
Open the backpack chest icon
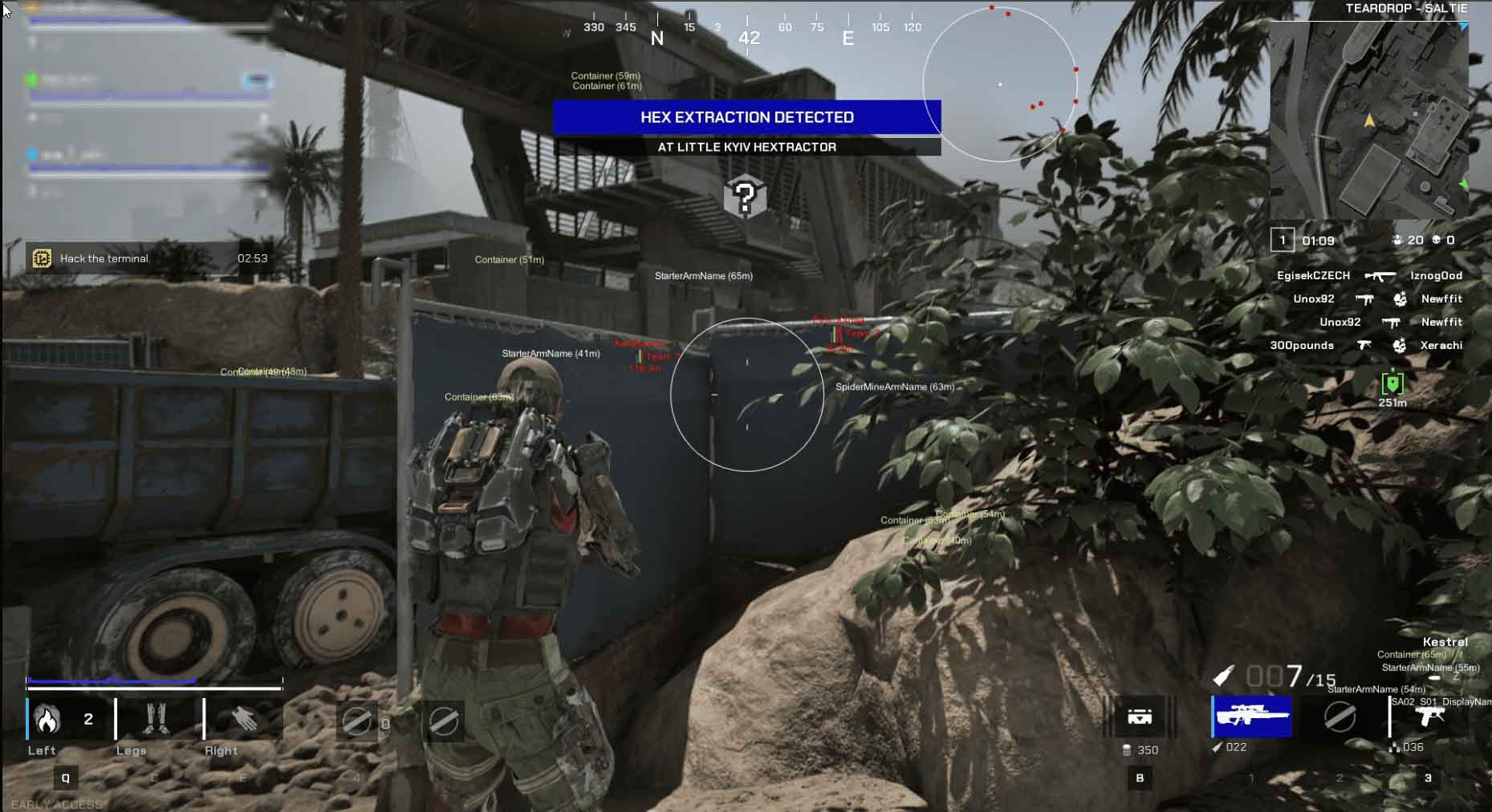point(1140,717)
